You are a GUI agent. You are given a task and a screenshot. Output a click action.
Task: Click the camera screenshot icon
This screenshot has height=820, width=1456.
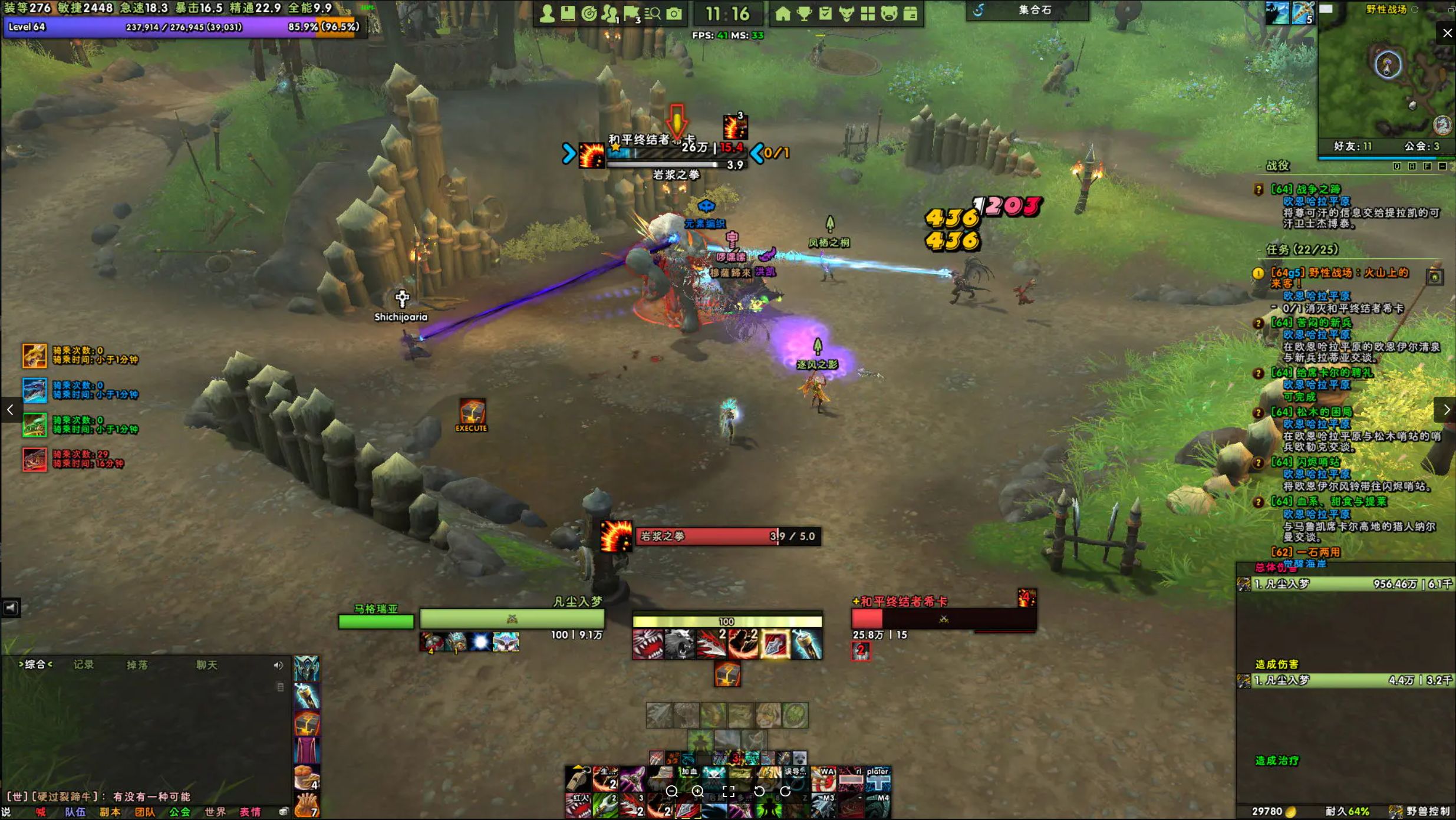point(674,14)
